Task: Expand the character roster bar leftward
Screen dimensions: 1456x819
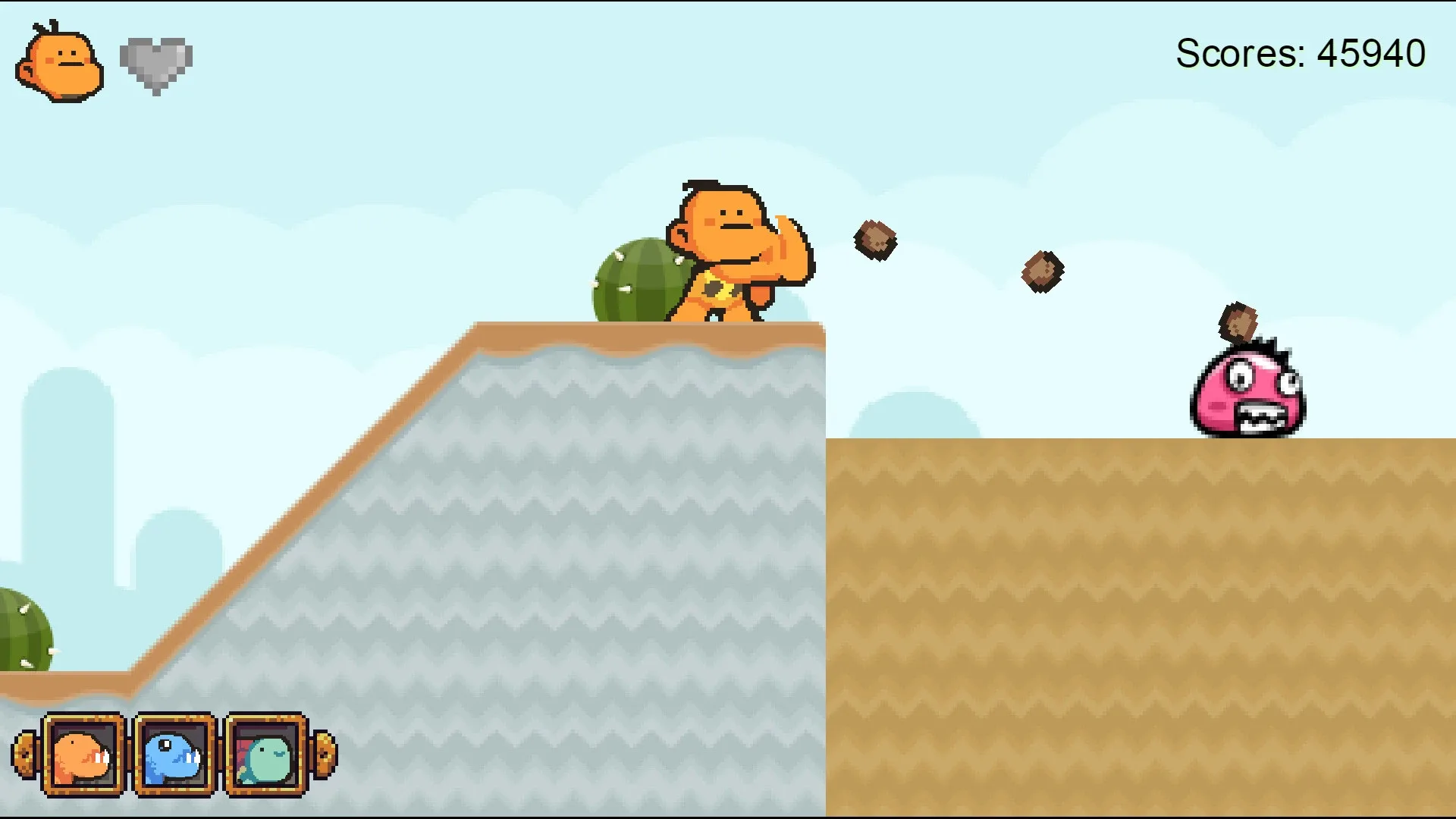Action: (25, 756)
